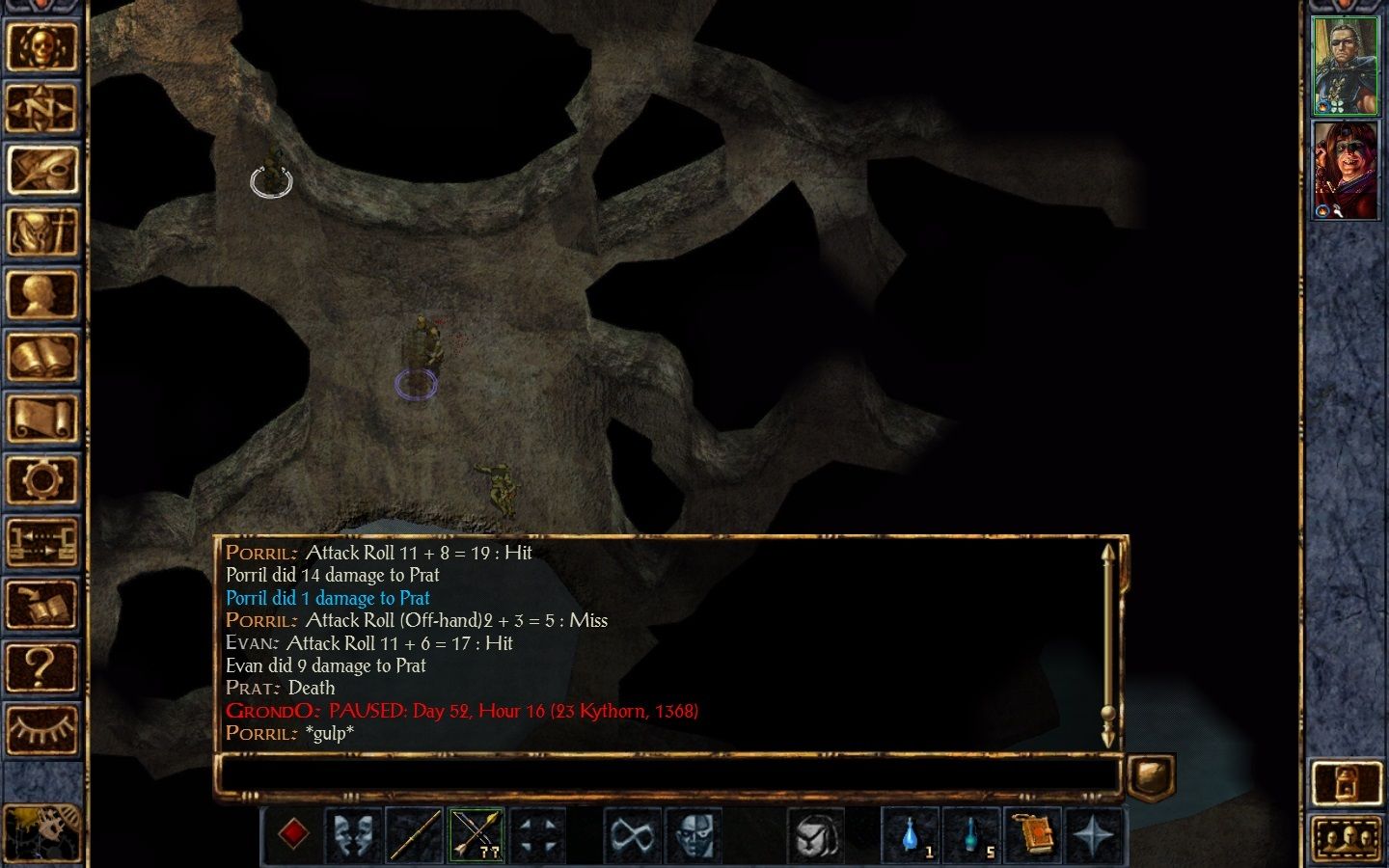Use the teal potion with count 5
The image size is (1389, 868).
971,834
